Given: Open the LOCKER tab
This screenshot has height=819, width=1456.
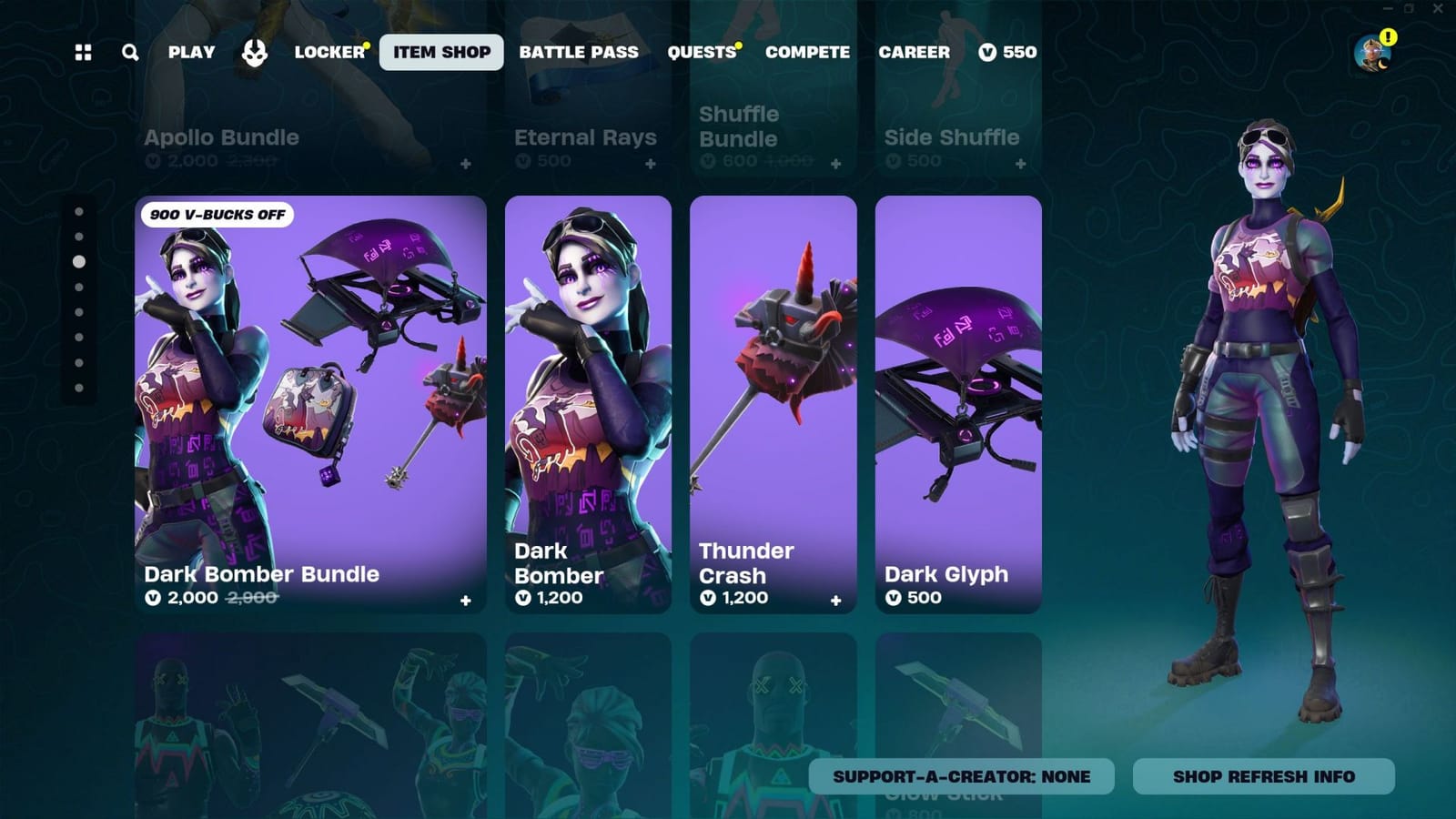Looking at the screenshot, I should coord(330,52).
